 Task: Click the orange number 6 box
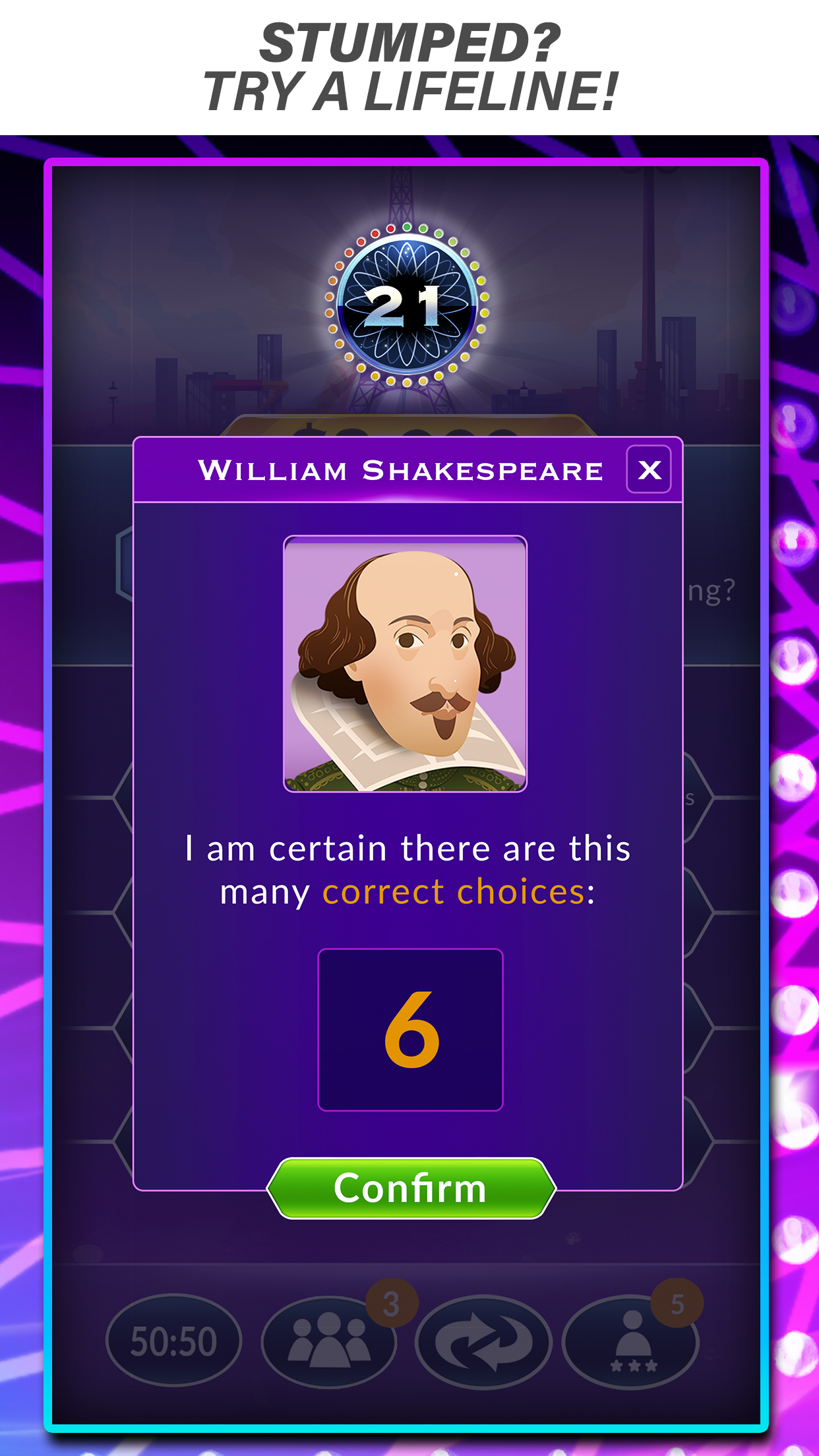(410, 1029)
